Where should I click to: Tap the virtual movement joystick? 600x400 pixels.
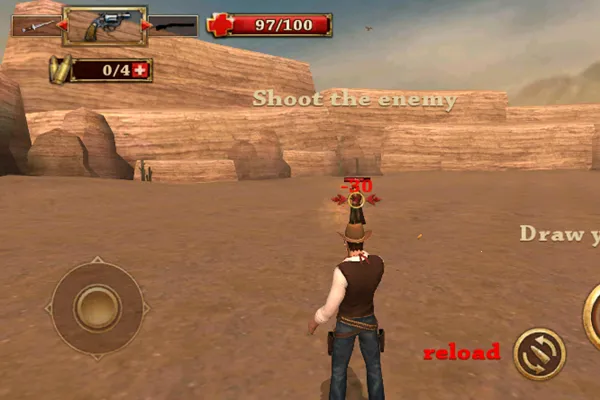coord(97,307)
